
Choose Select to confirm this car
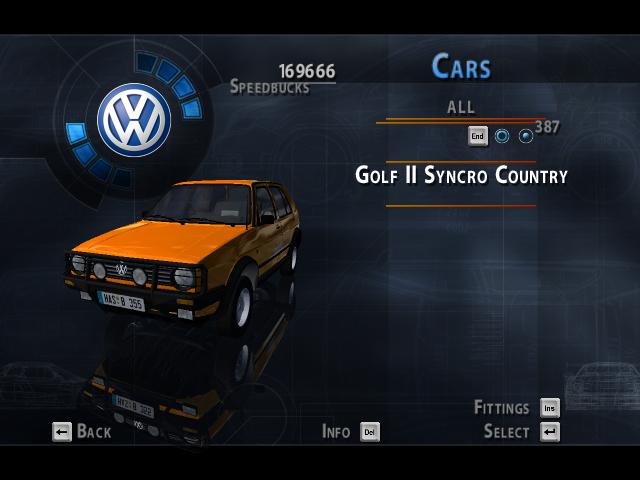coord(521,432)
